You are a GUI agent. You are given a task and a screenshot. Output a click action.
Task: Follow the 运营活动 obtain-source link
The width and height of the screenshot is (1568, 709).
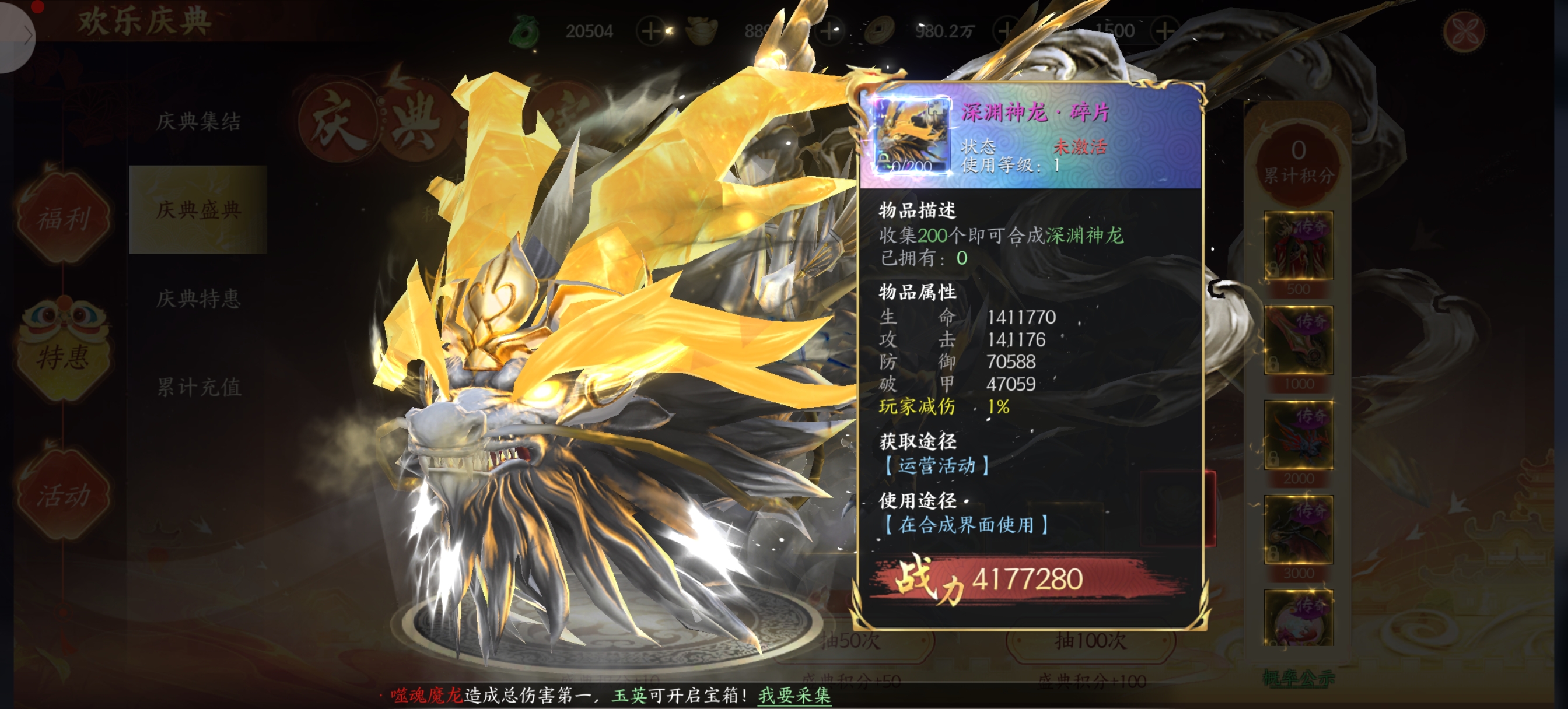936,465
